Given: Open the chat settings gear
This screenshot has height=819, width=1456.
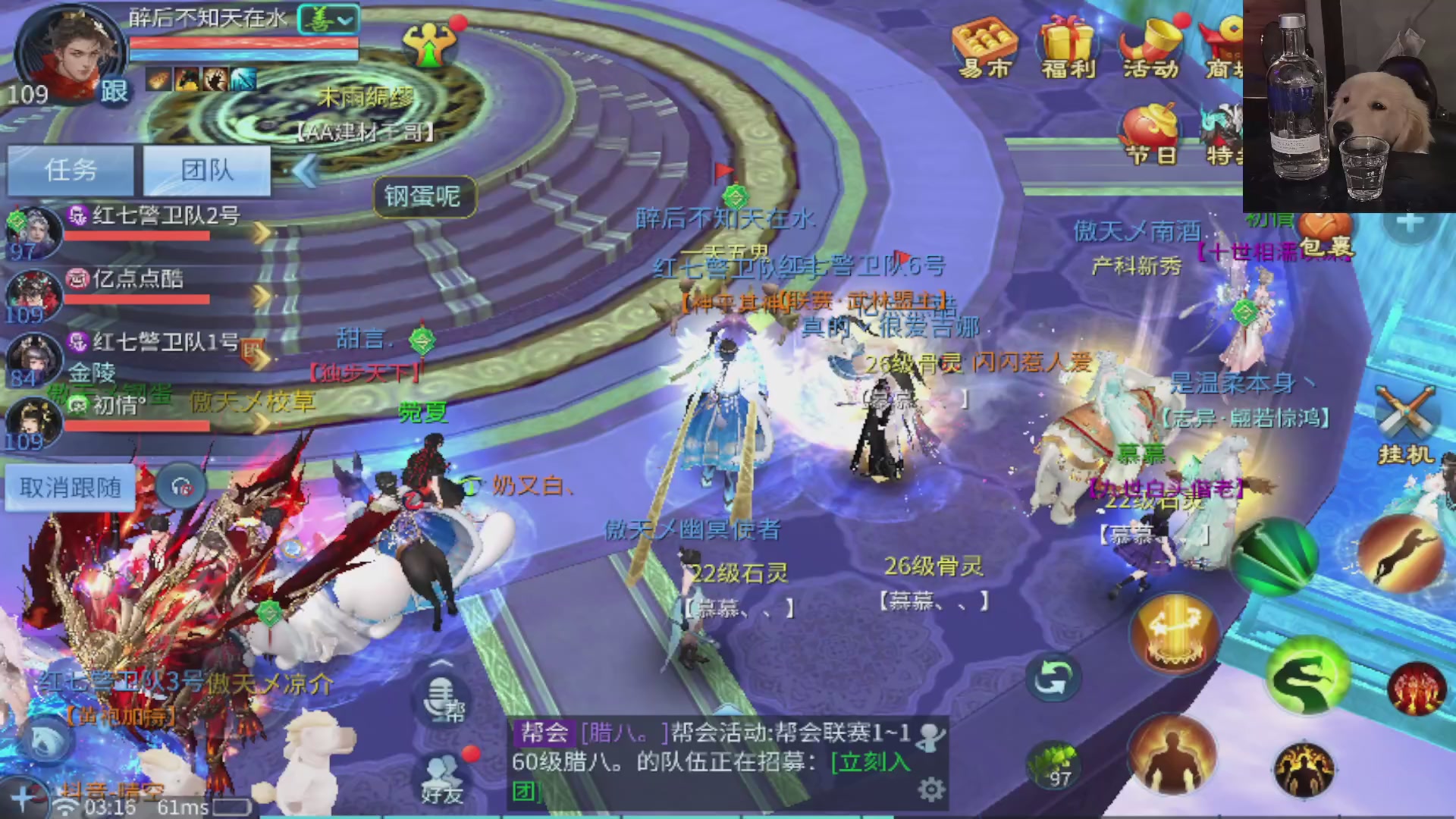Looking at the screenshot, I should point(931,789).
